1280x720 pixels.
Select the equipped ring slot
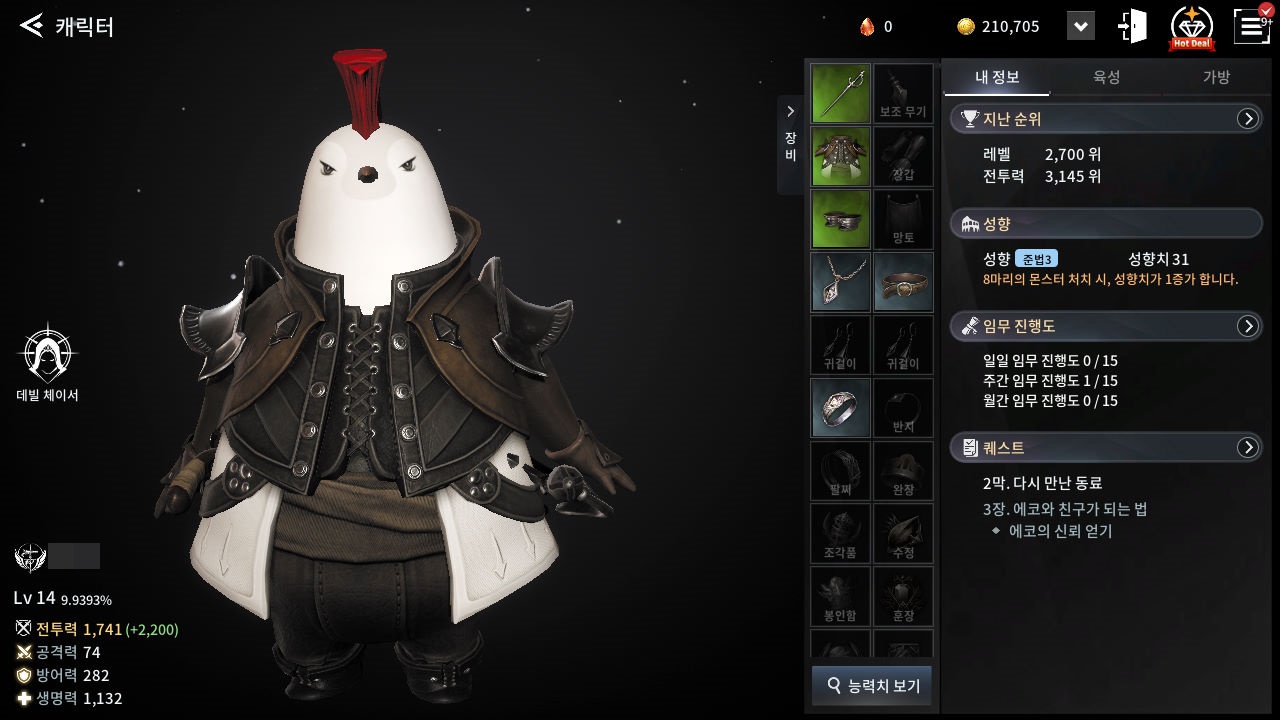(x=840, y=407)
